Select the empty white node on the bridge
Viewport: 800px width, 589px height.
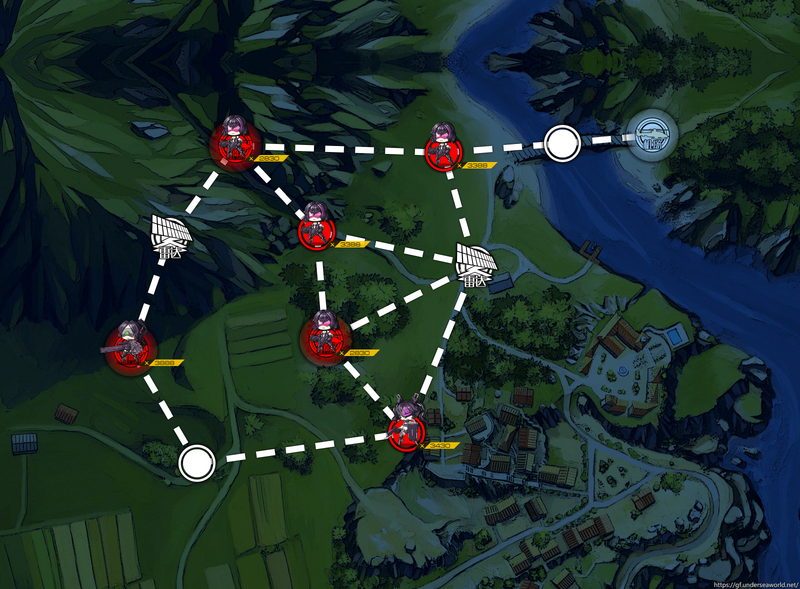pyautogui.click(x=562, y=145)
